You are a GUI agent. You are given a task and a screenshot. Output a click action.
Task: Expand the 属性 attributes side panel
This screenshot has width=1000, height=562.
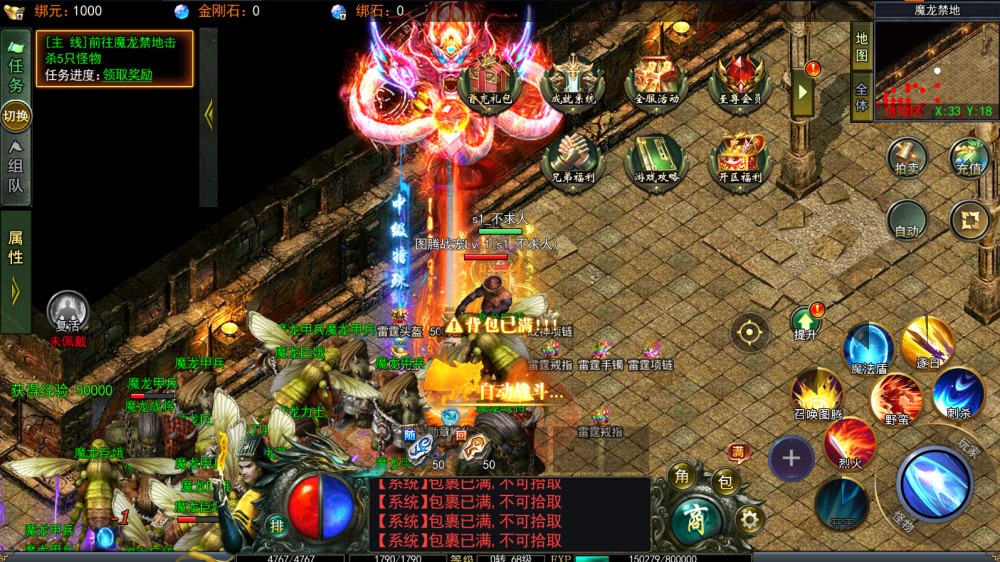pyautogui.click(x=16, y=268)
